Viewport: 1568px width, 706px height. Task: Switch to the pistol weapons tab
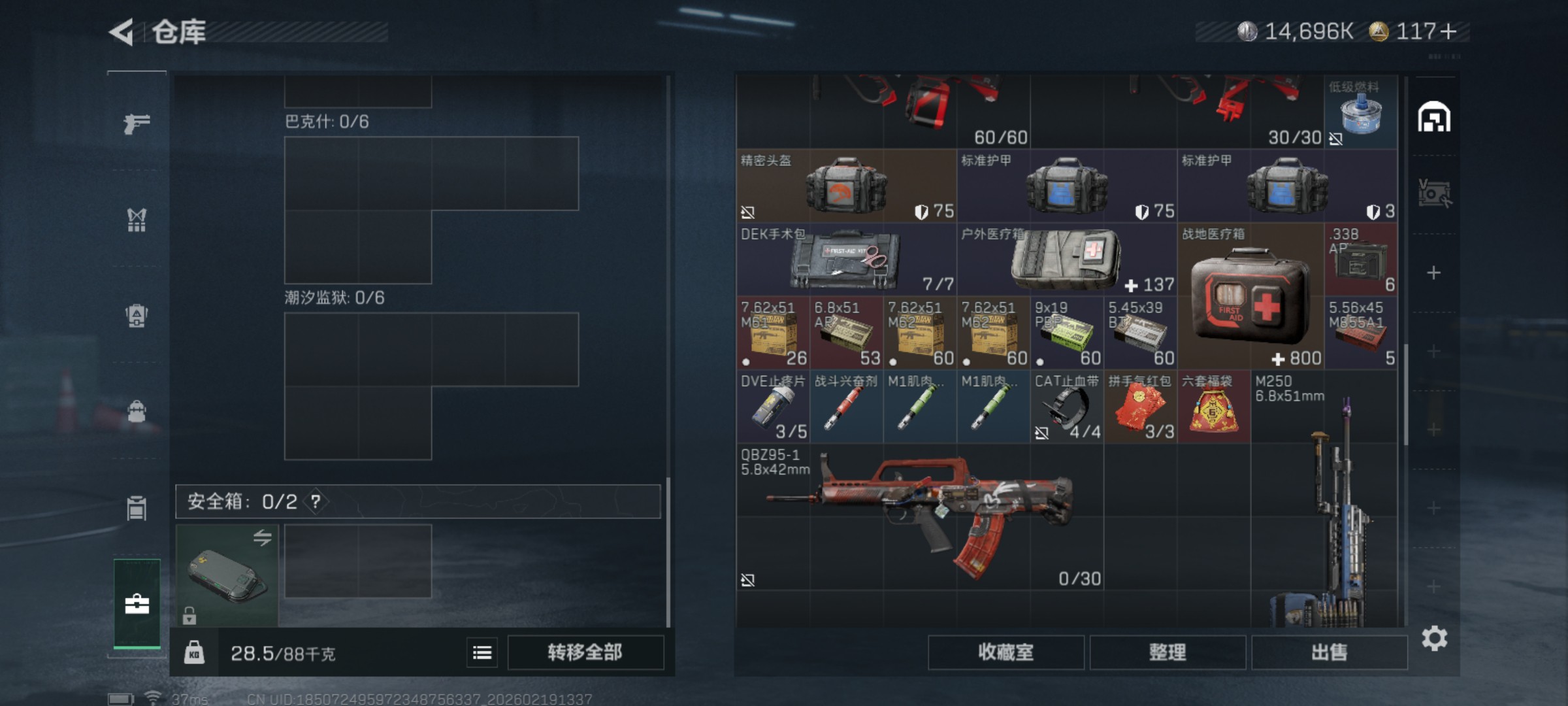[137, 123]
